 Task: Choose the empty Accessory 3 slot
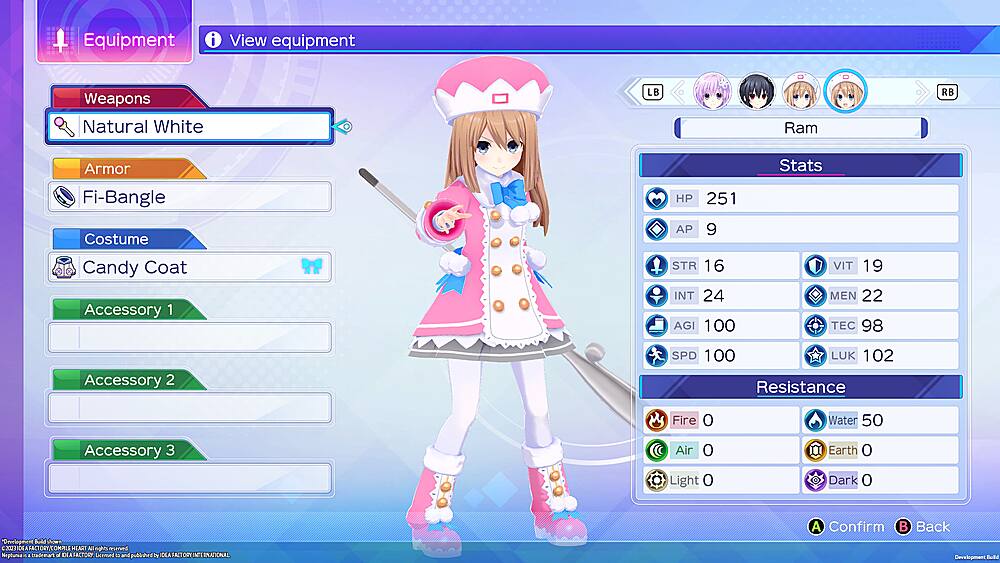tap(189, 478)
